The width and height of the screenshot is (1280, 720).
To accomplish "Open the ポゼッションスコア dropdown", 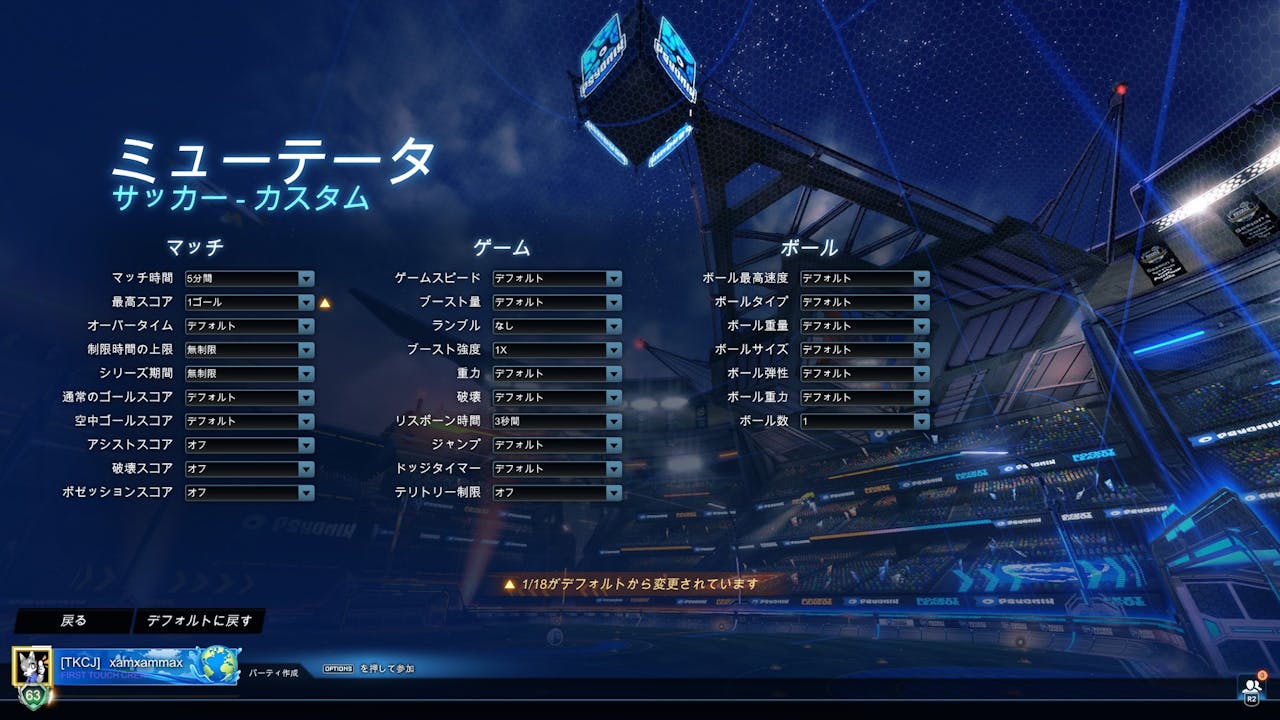I will [x=249, y=493].
